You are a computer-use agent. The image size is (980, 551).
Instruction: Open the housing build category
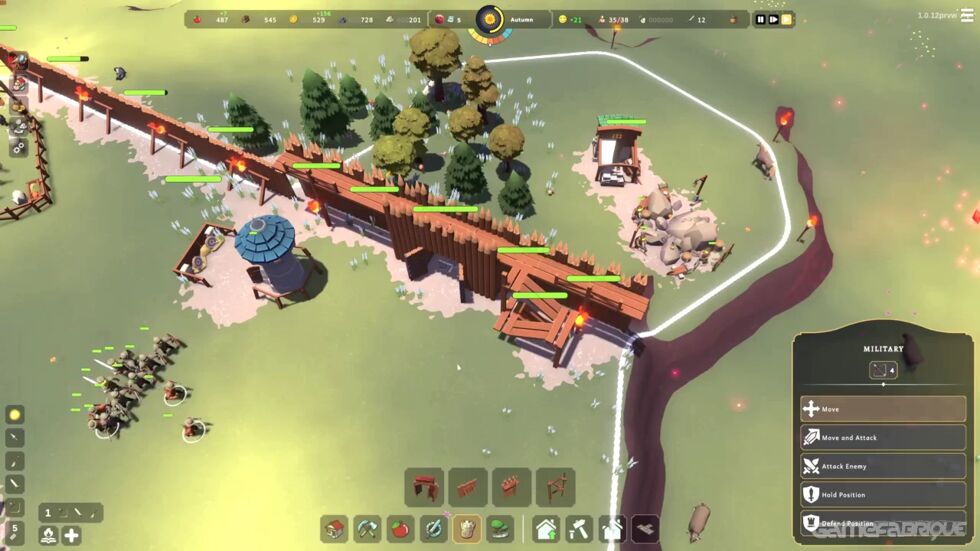click(x=335, y=528)
